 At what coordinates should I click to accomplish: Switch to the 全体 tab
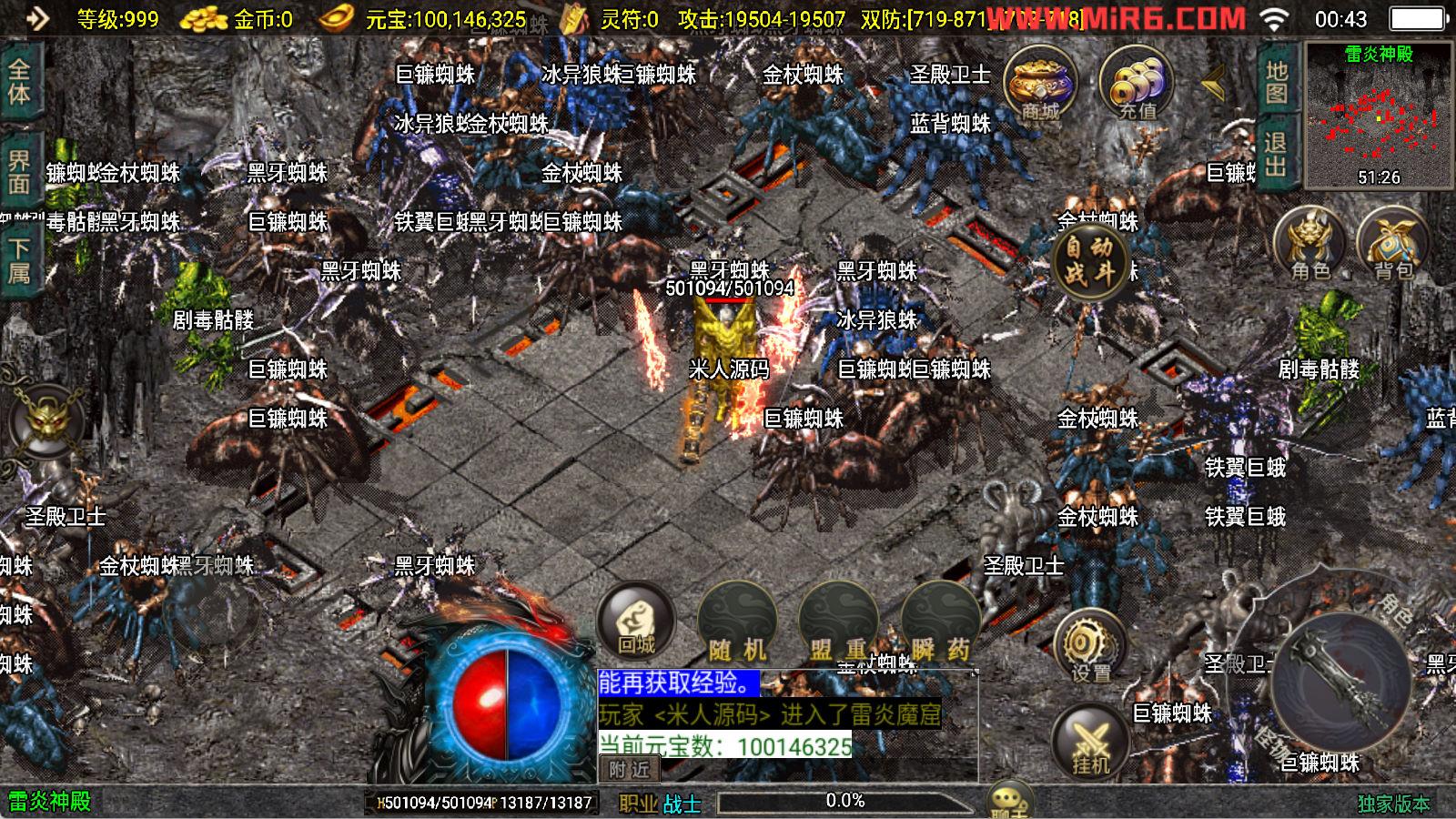(19, 83)
